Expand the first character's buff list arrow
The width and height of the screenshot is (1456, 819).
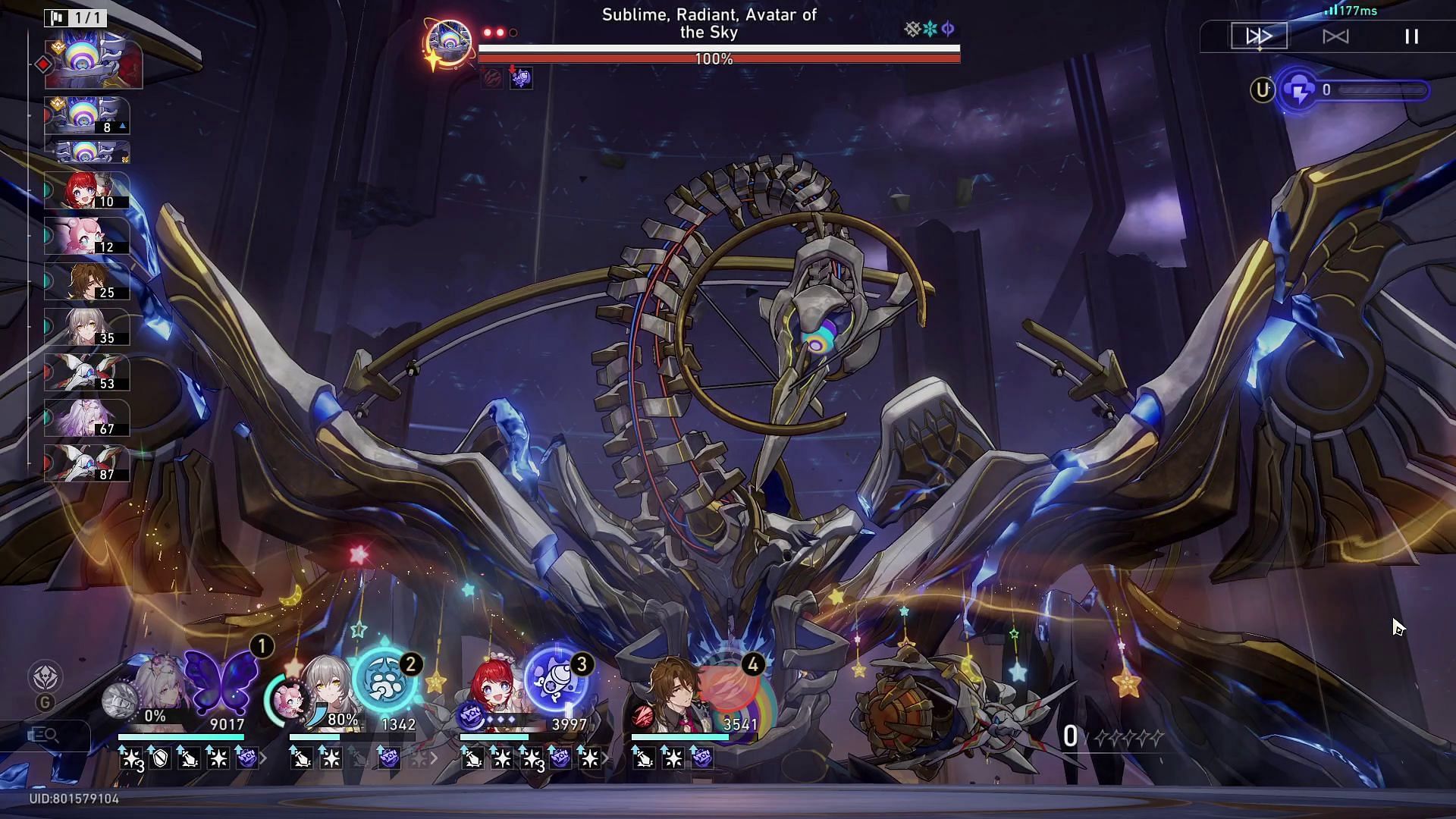click(264, 758)
